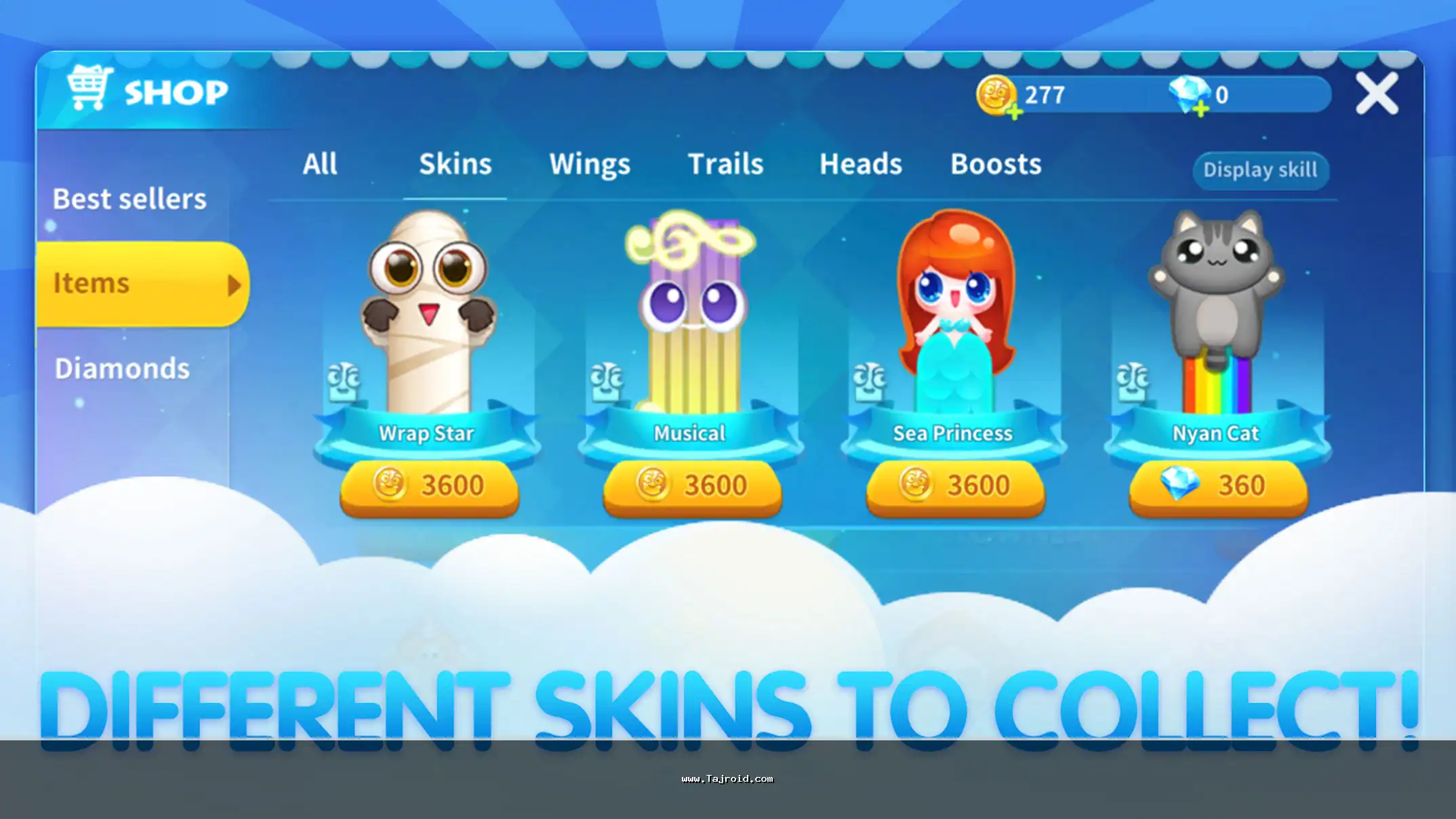
Task: Toggle the Display skill button
Action: 1260,169
